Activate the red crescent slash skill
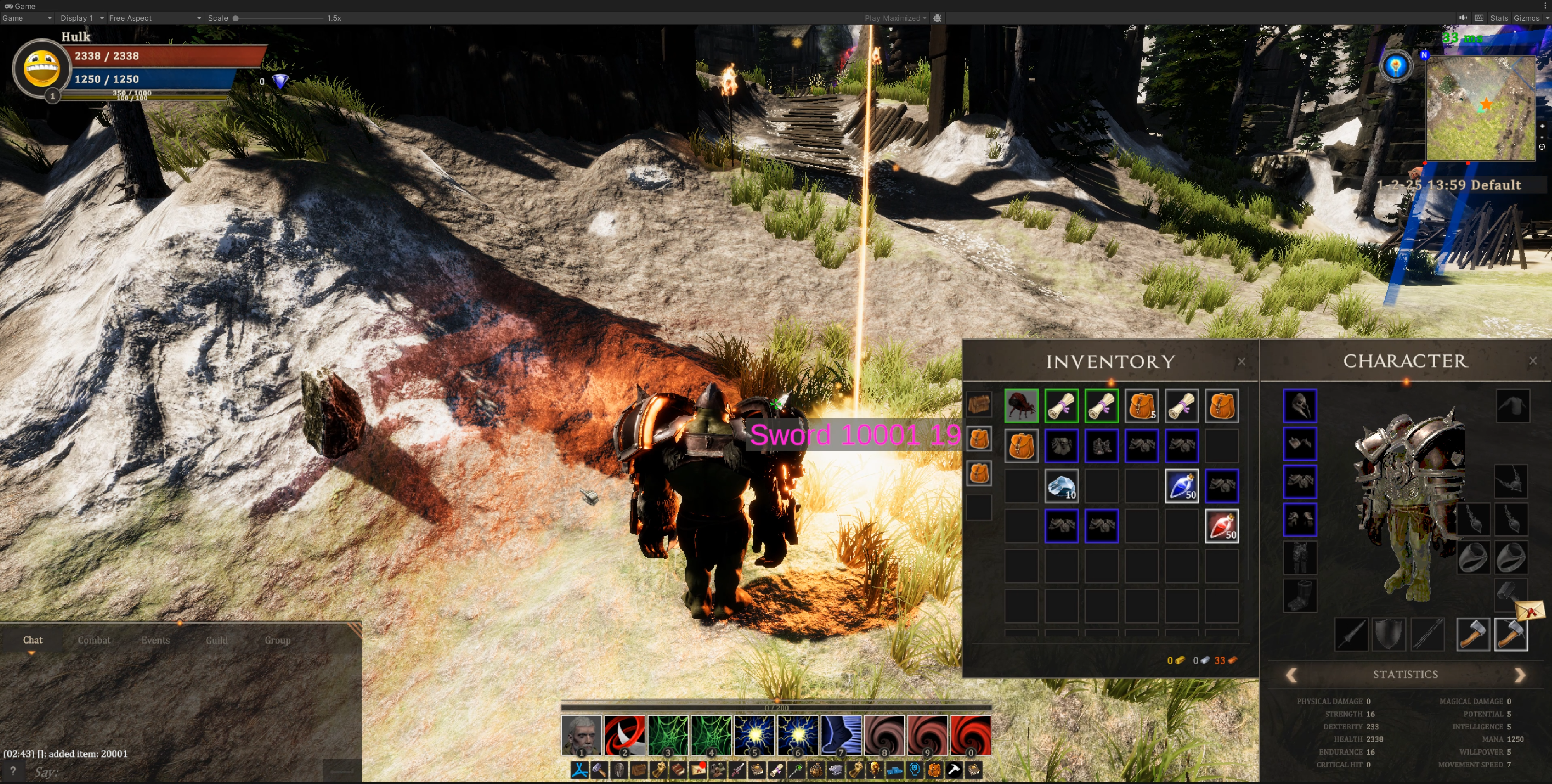The height and width of the screenshot is (784, 1552). coord(624,735)
